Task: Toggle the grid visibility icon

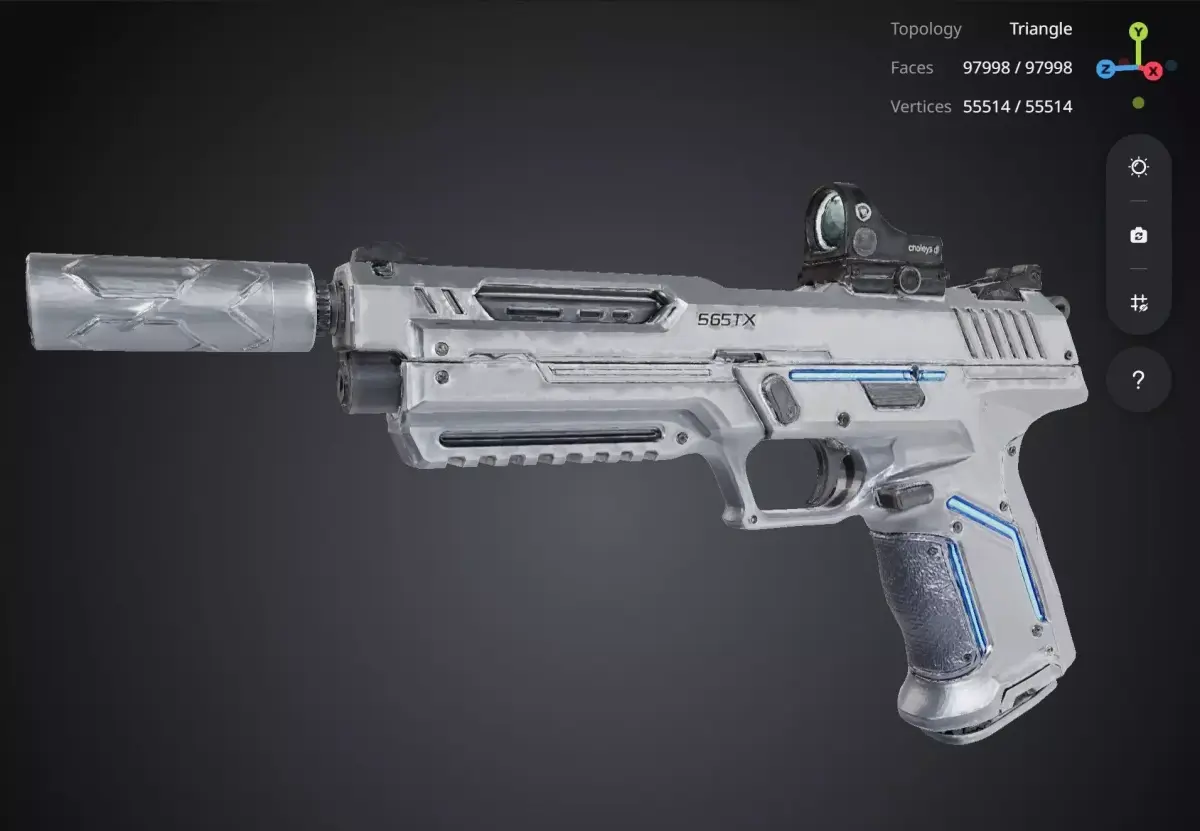Action: [1138, 303]
